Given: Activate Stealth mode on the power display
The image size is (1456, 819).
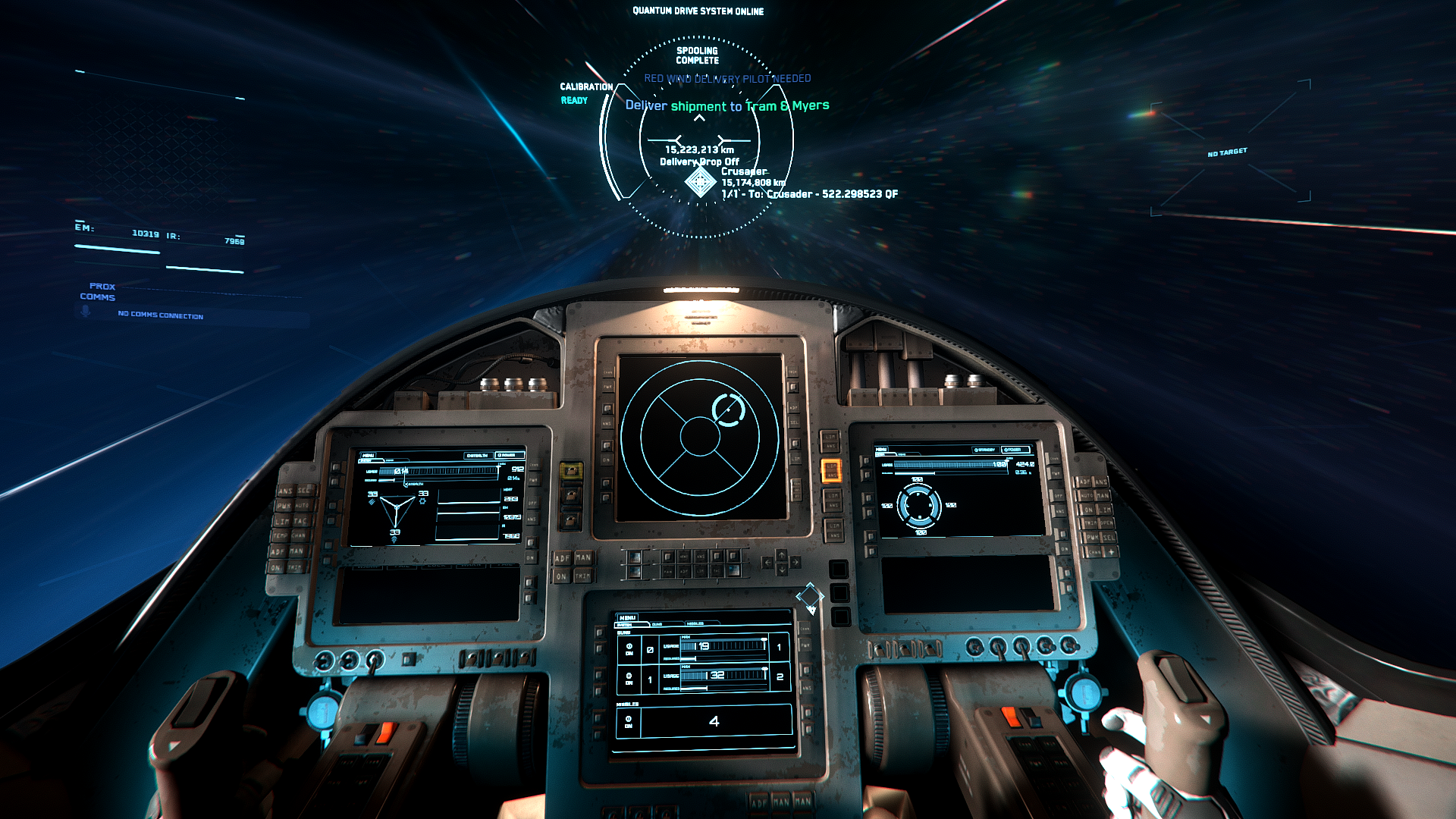Looking at the screenshot, I should click(x=477, y=455).
